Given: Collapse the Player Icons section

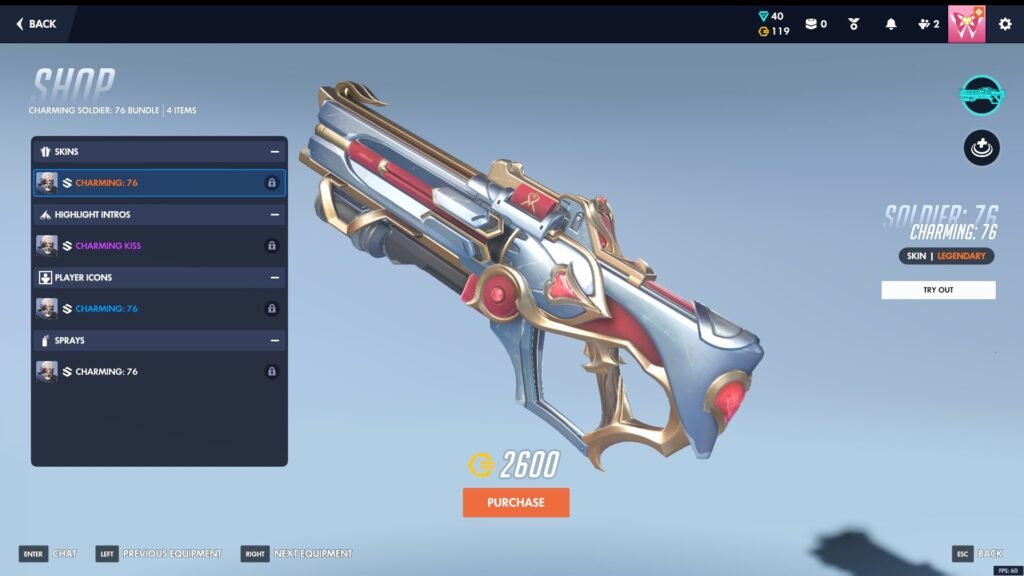Looking at the screenshot, I should 274,278.
